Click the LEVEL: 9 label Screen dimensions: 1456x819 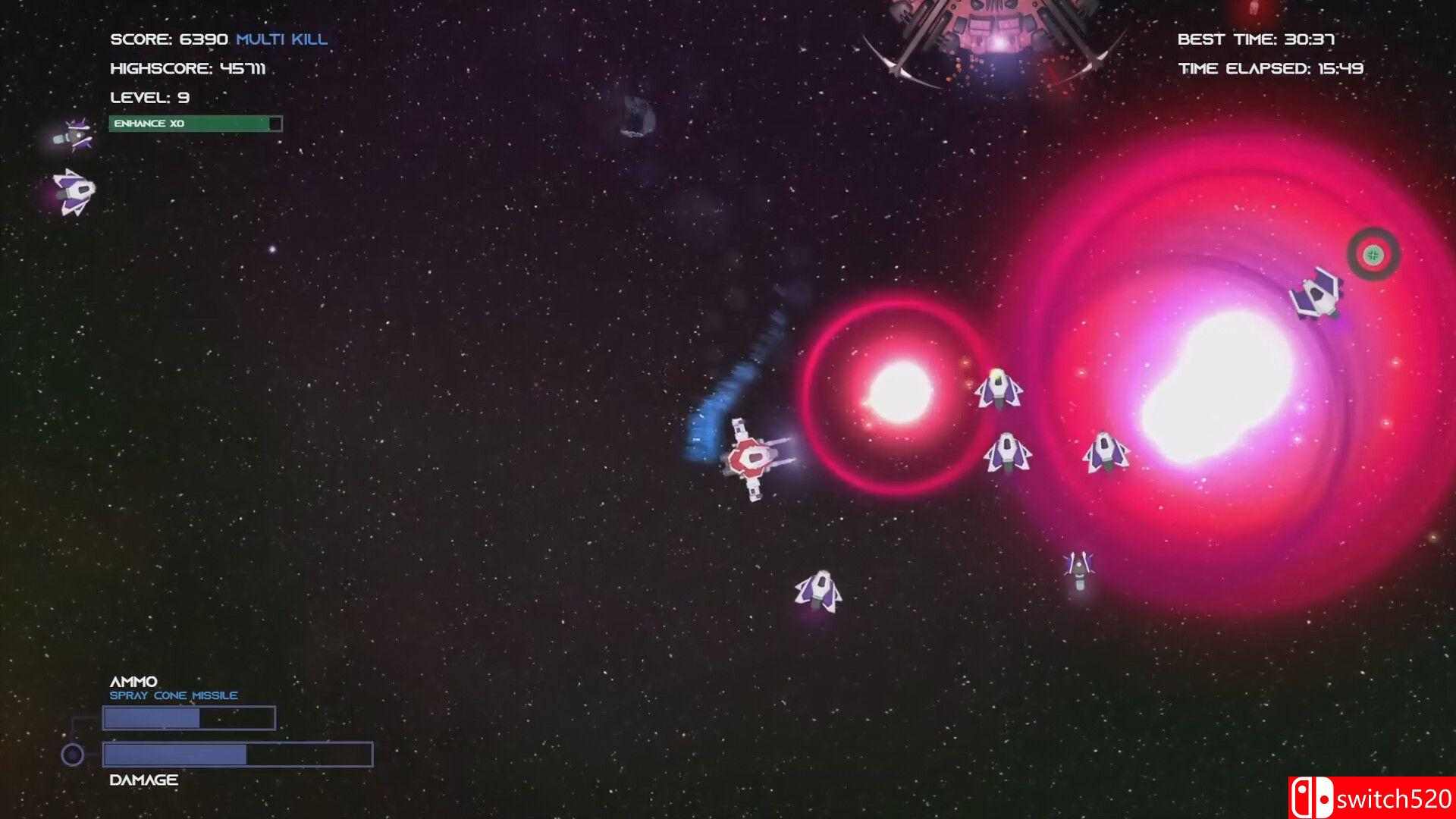(149, 97)
